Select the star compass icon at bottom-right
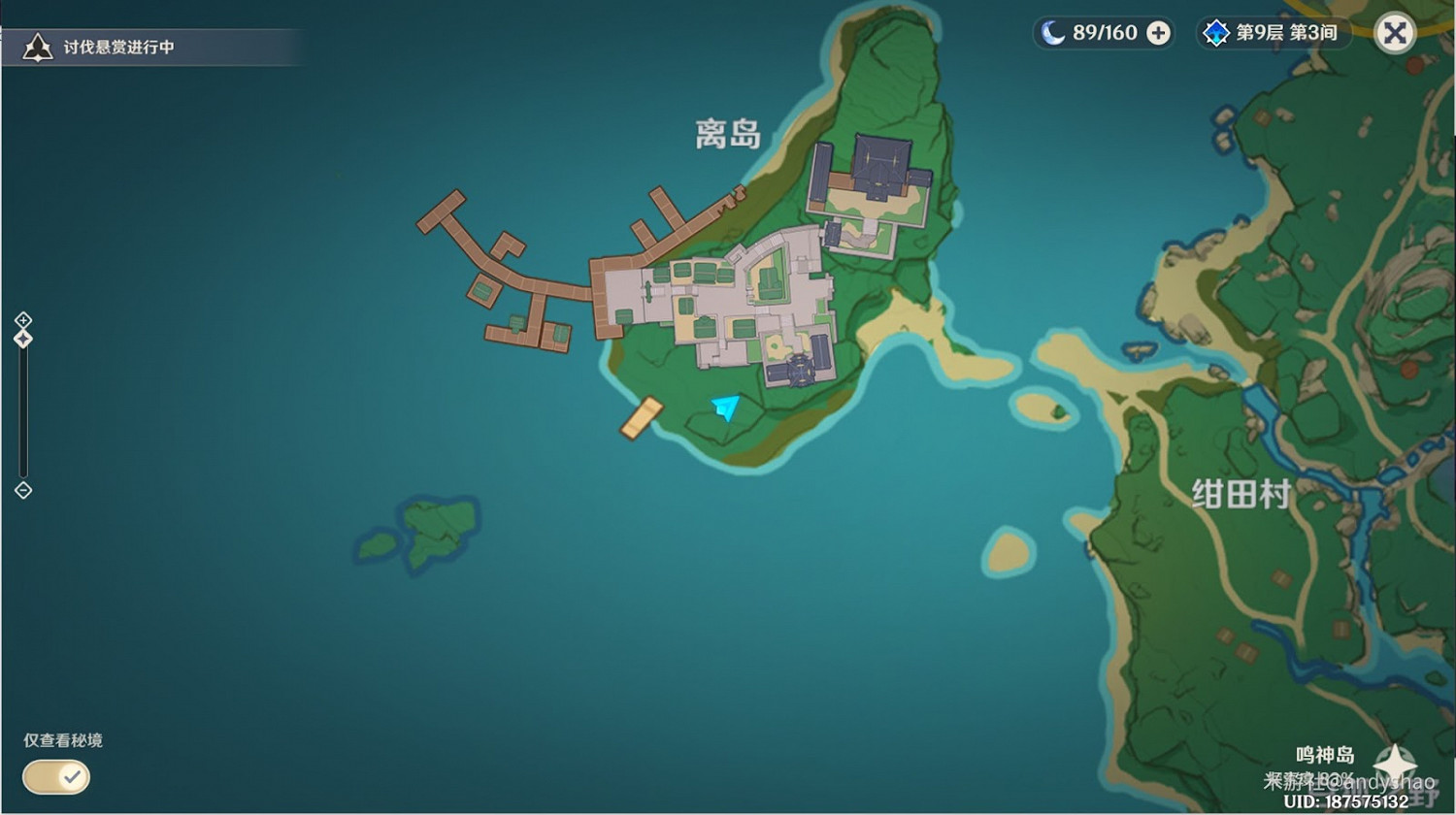This screenshot has width=1456, height=815. coord(1395,764)
